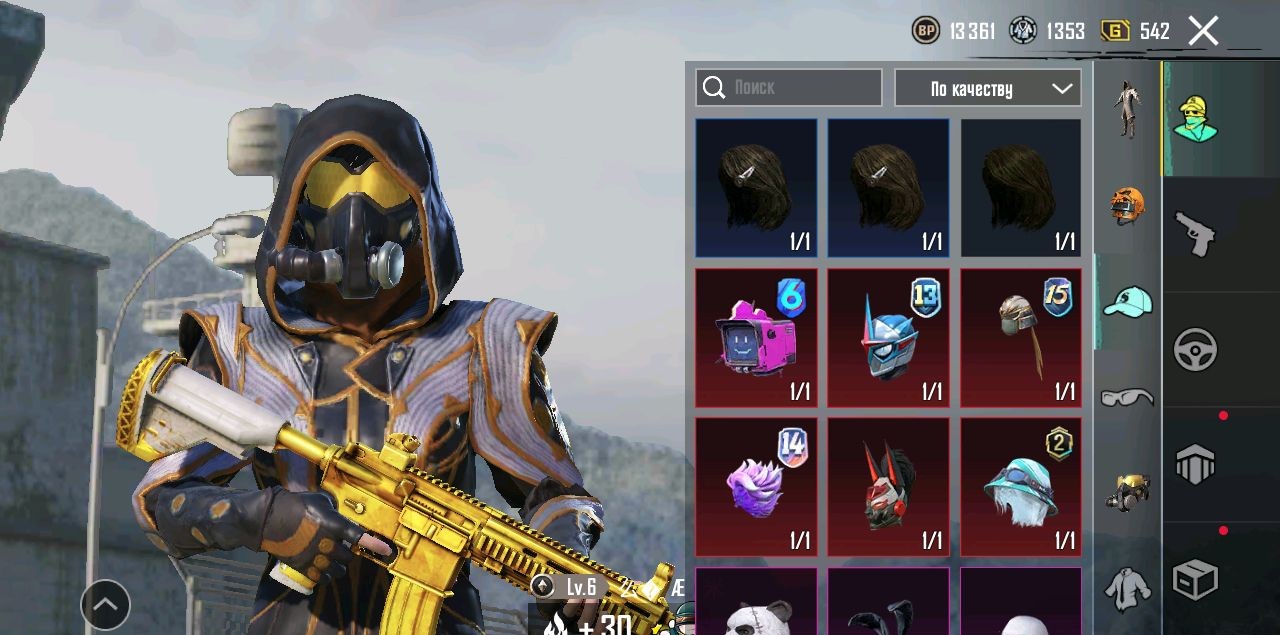The width and height of the screenshot is (1280, 635).
Task: Switch to the white jacket subcategory
Action: click(1127, 587)
